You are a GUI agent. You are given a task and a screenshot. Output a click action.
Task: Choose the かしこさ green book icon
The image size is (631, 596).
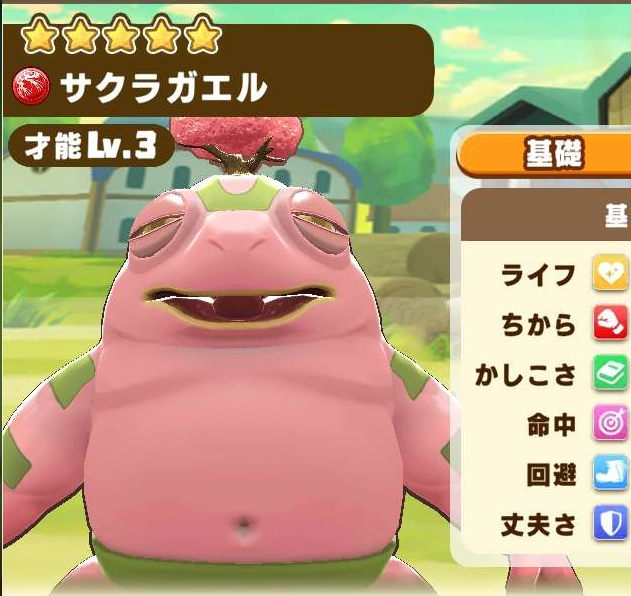tap(610, 374)
